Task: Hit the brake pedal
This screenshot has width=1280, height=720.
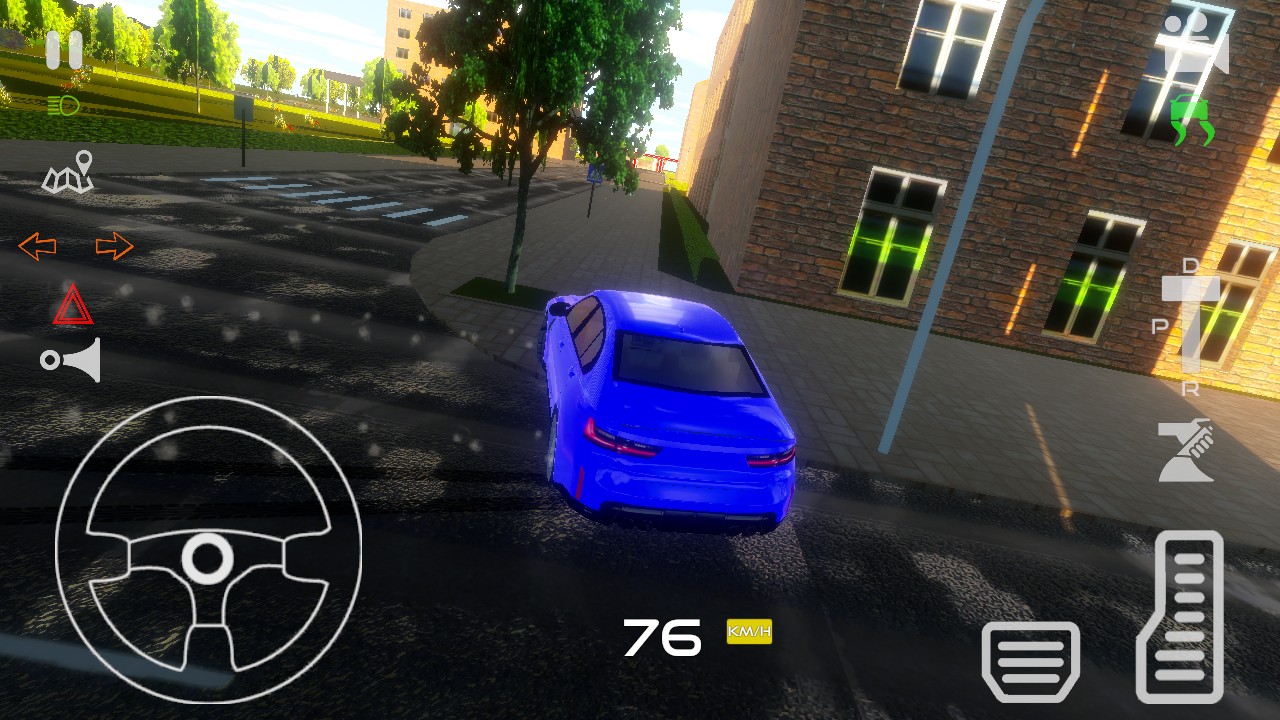Action: tap(1031, 660)
